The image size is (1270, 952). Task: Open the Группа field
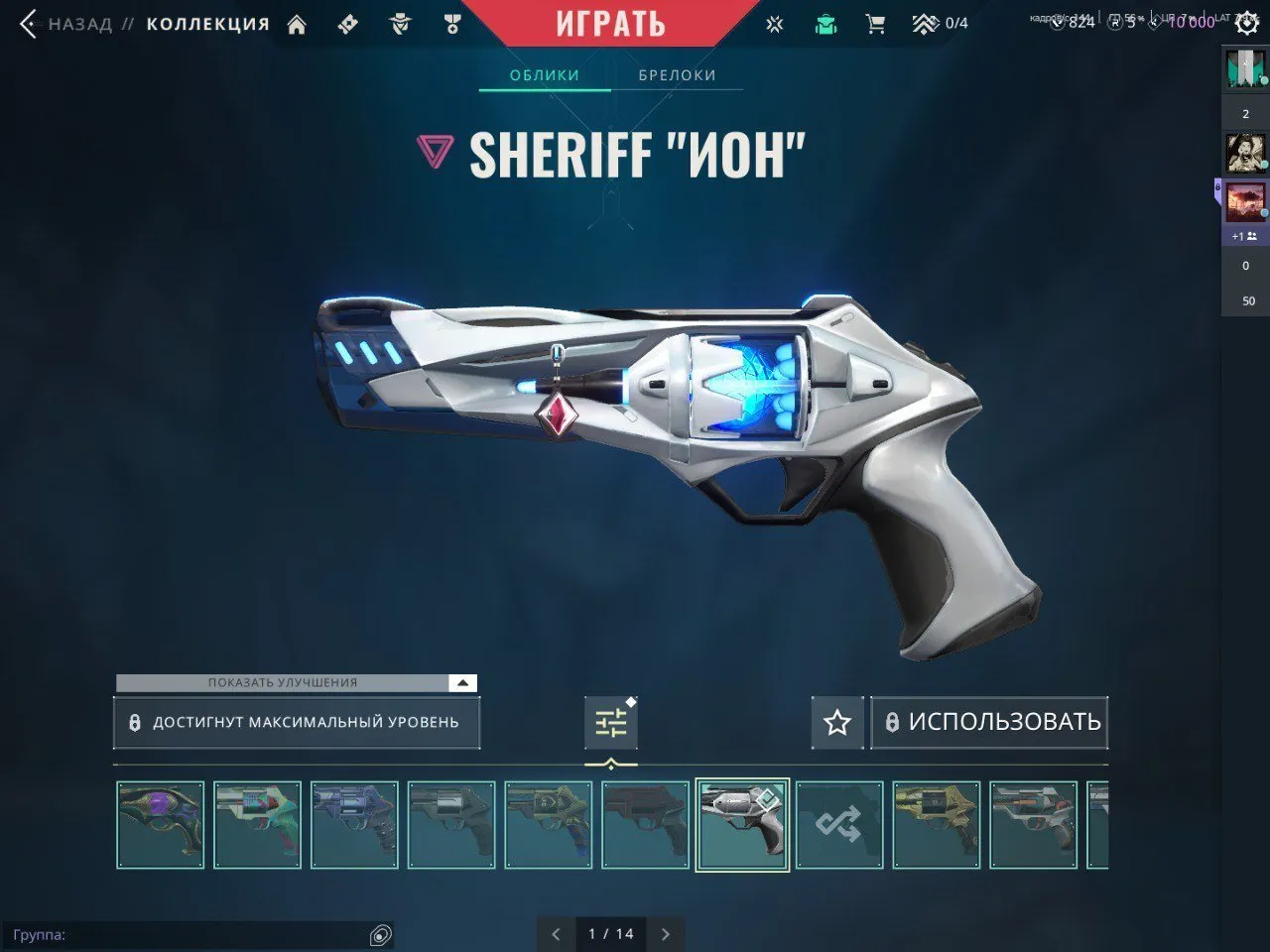tap(198, 933)
